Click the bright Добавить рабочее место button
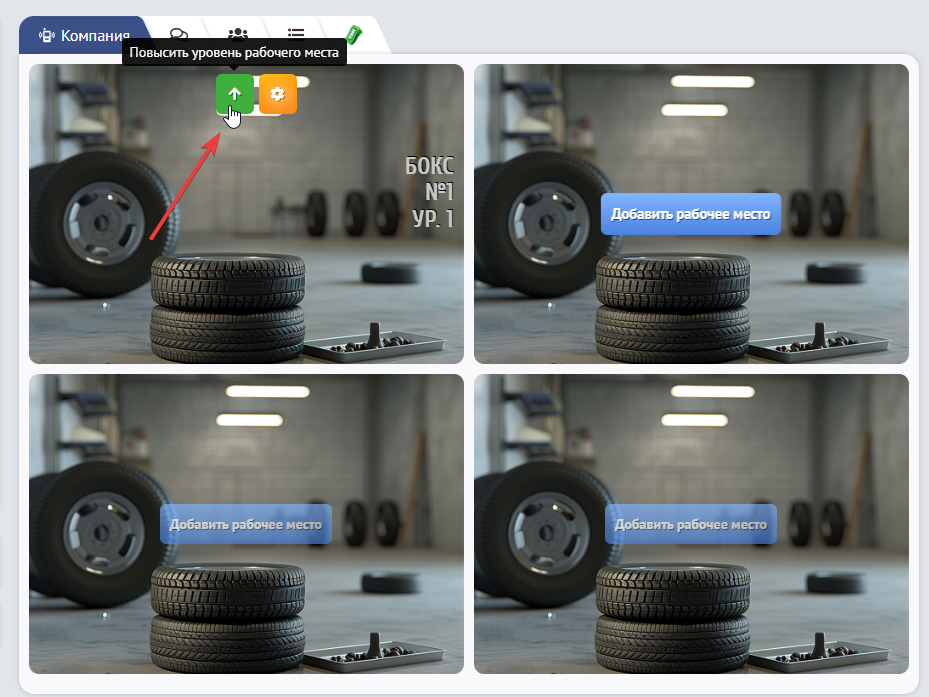Screen dimensions: 929x697 tap(690, 214)
